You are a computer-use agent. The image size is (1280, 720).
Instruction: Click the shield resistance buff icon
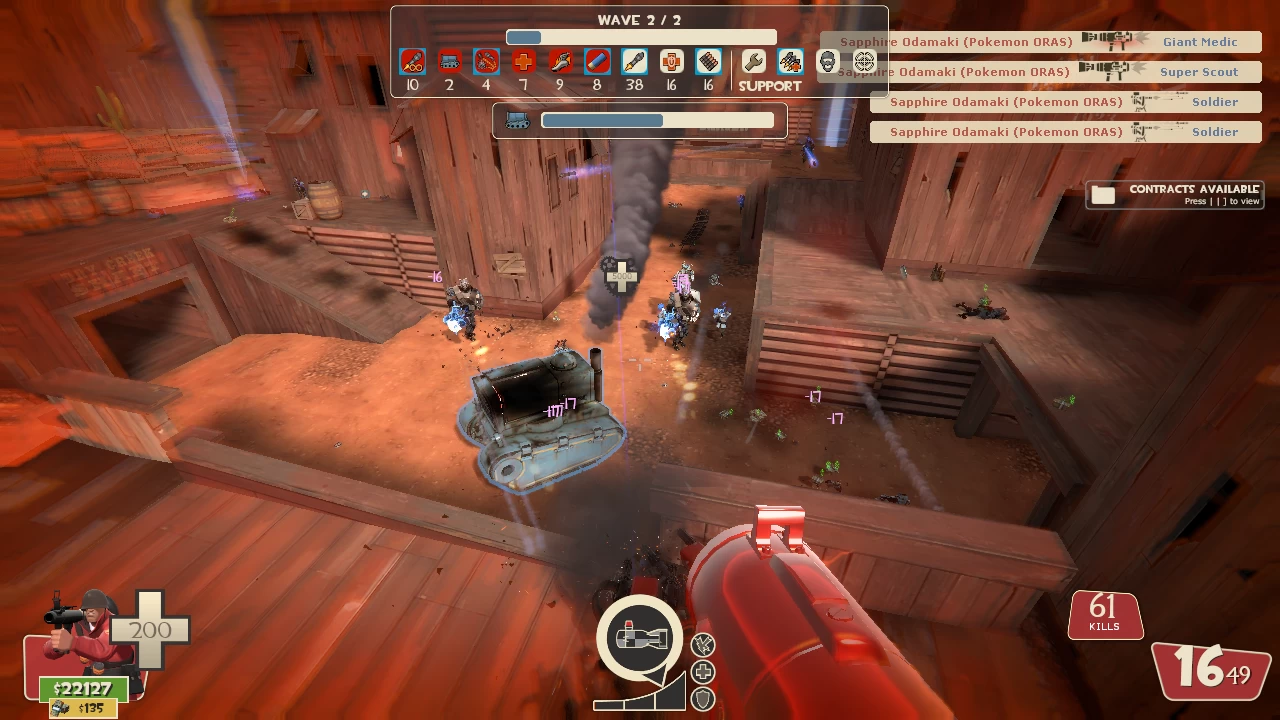704,698
